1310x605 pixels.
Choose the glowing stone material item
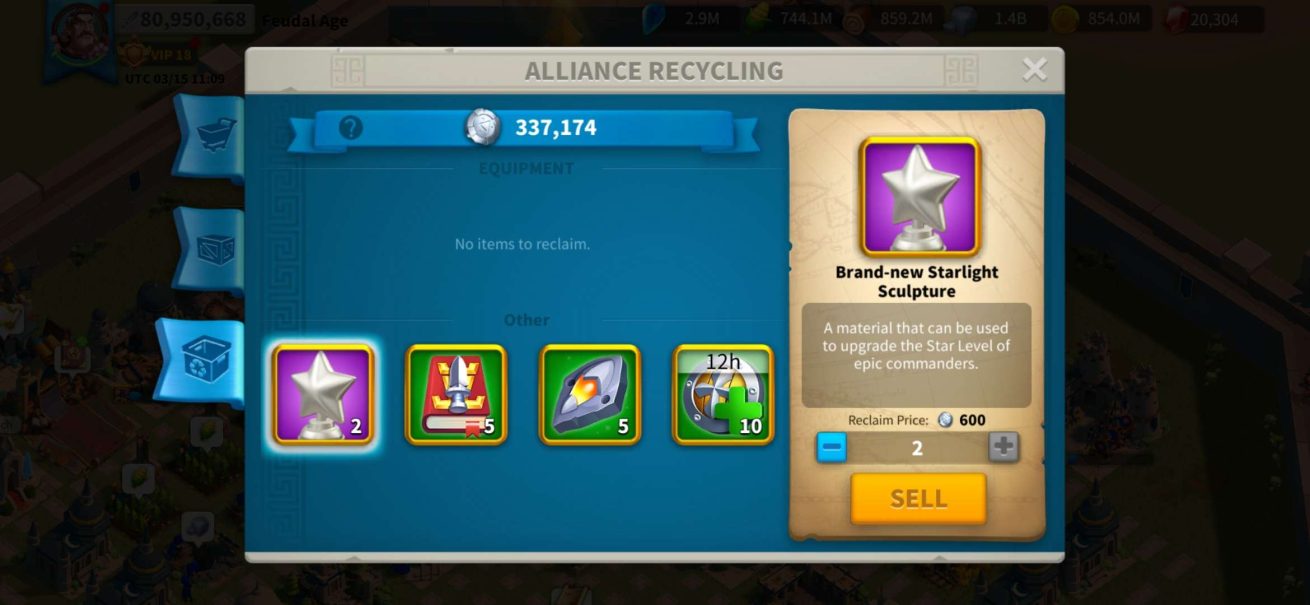[x=590, y=394]
